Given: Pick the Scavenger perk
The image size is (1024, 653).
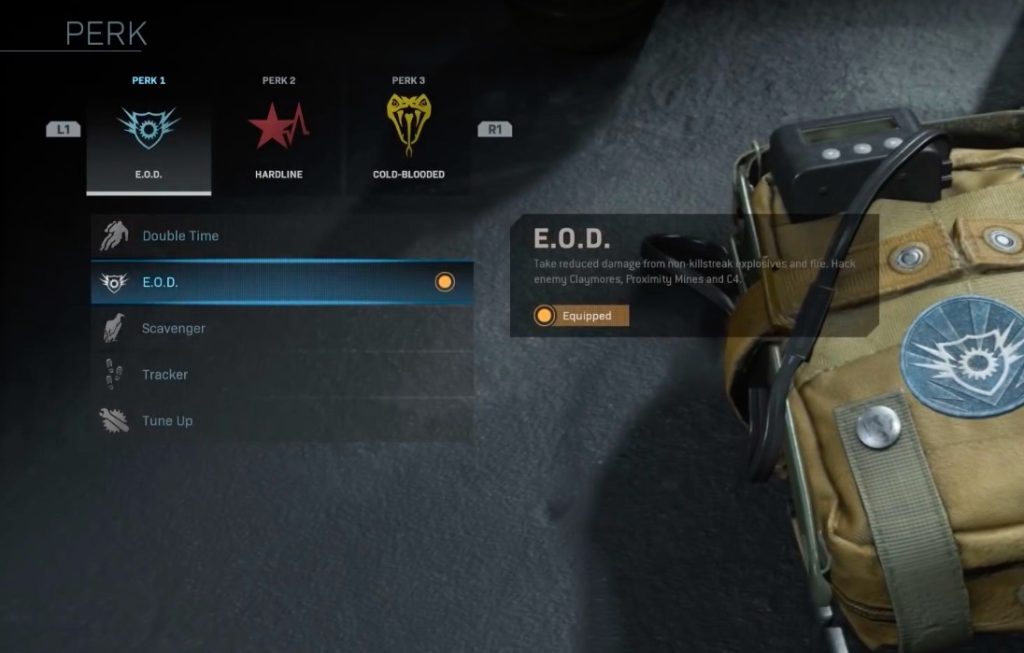Looking at the screenshot, I should tap(281, 328).
